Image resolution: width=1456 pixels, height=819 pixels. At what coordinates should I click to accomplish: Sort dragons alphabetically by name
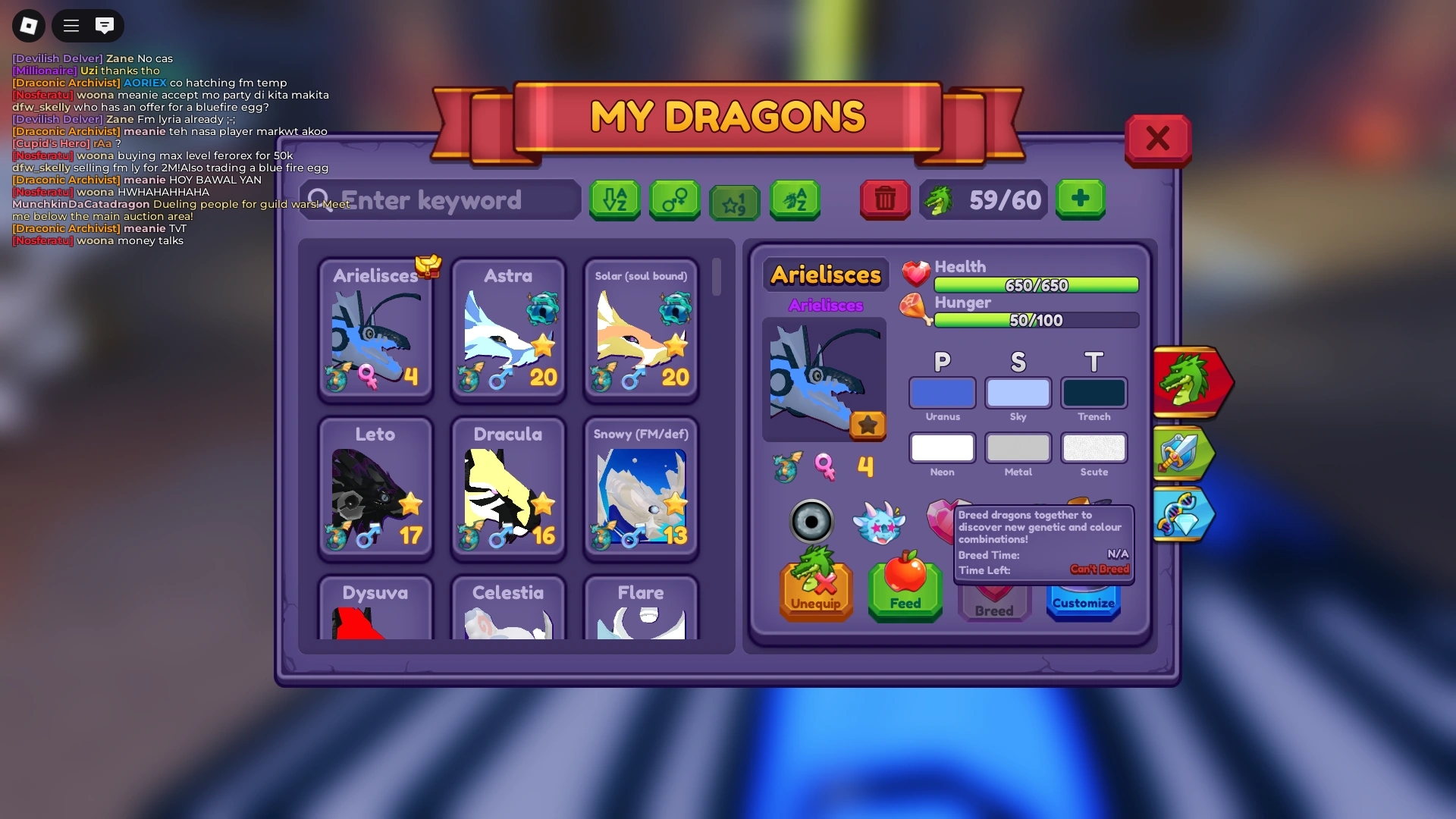click(x=794, y=200)
